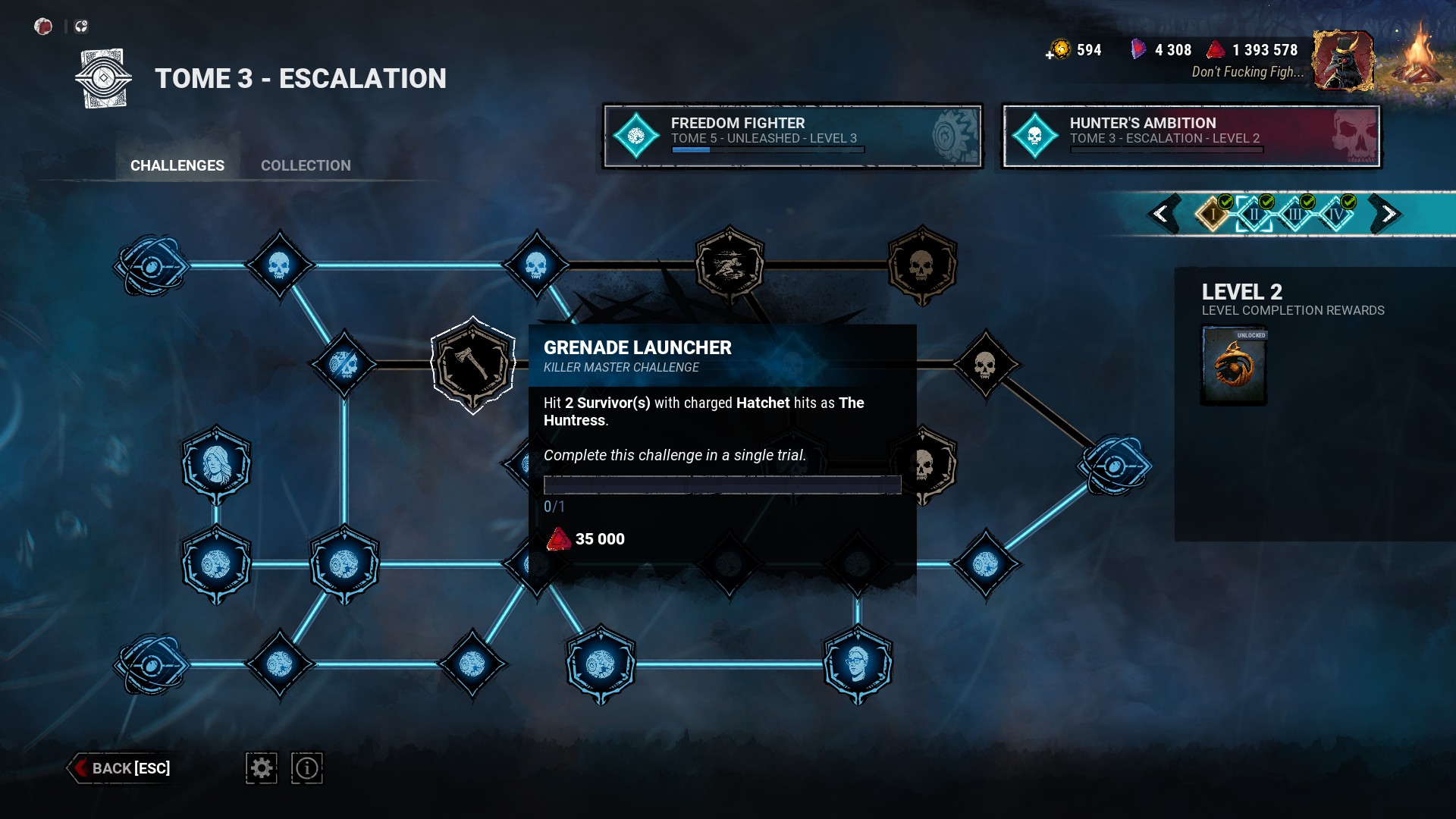The image size is (1456, 819).
Task: Select level IV in level selector
Action: tap(1335, 214)
